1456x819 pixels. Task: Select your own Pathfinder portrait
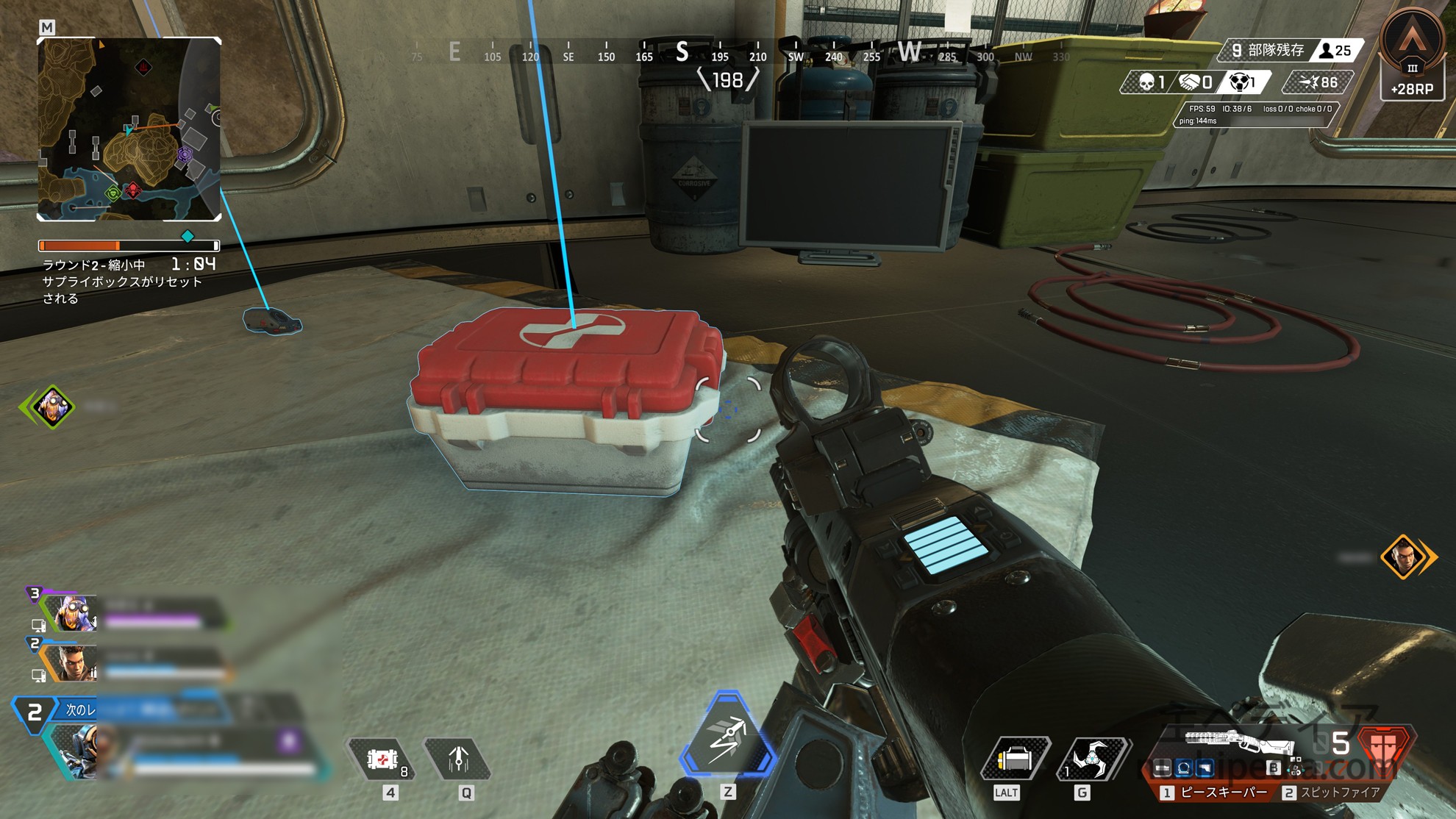coord(75,750)
